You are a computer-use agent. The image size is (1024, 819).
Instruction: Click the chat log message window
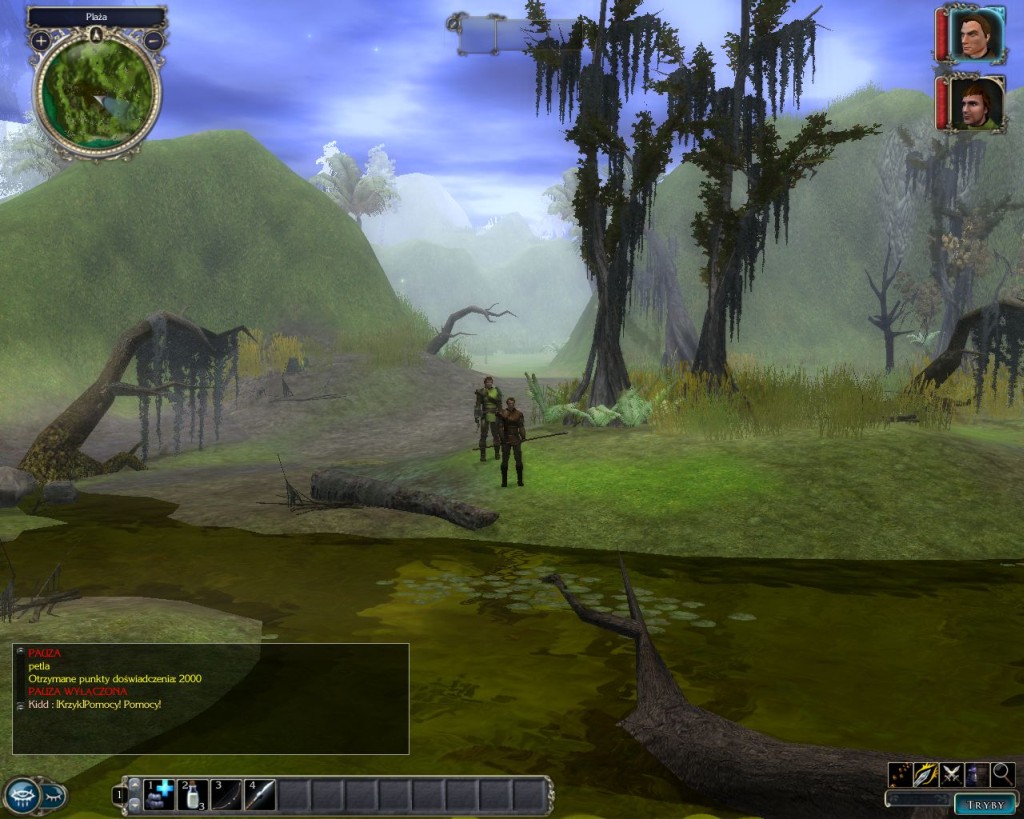210,698
